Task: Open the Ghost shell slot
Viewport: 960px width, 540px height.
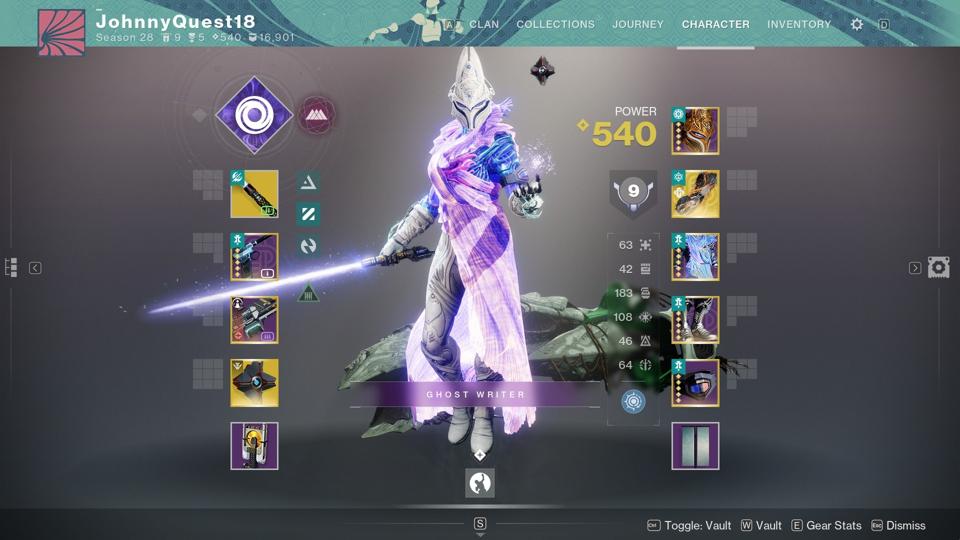Action: (x=254, y=383)
